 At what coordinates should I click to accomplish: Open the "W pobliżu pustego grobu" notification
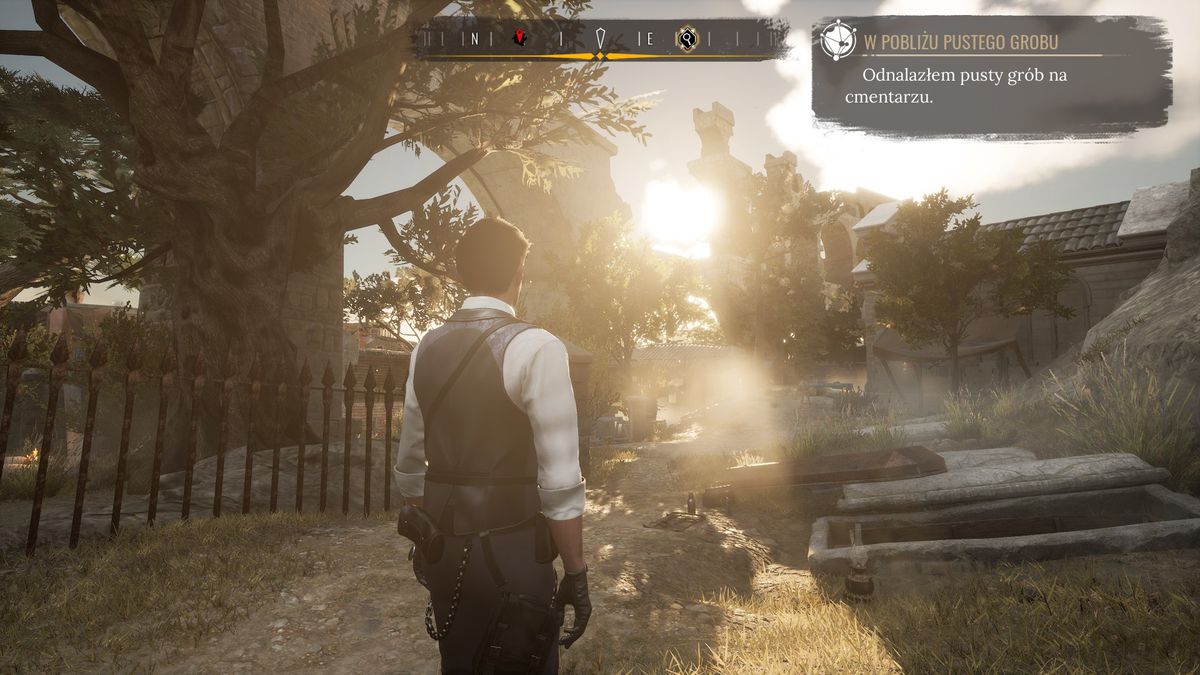pos(990,78)
